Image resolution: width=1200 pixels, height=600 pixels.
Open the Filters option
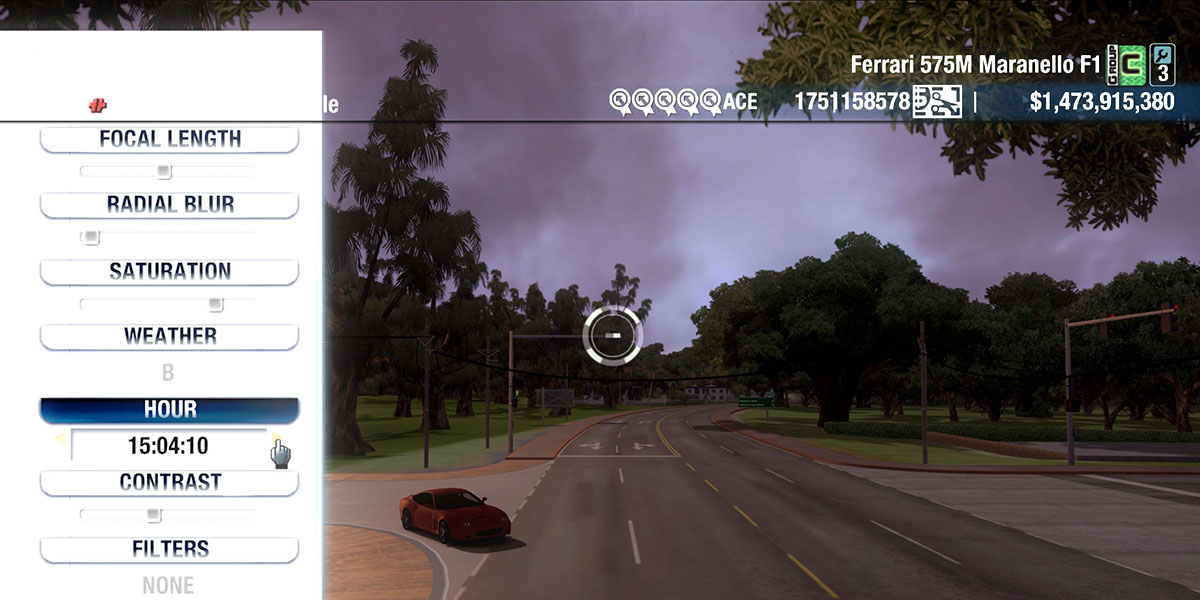[x=169, y=549]
